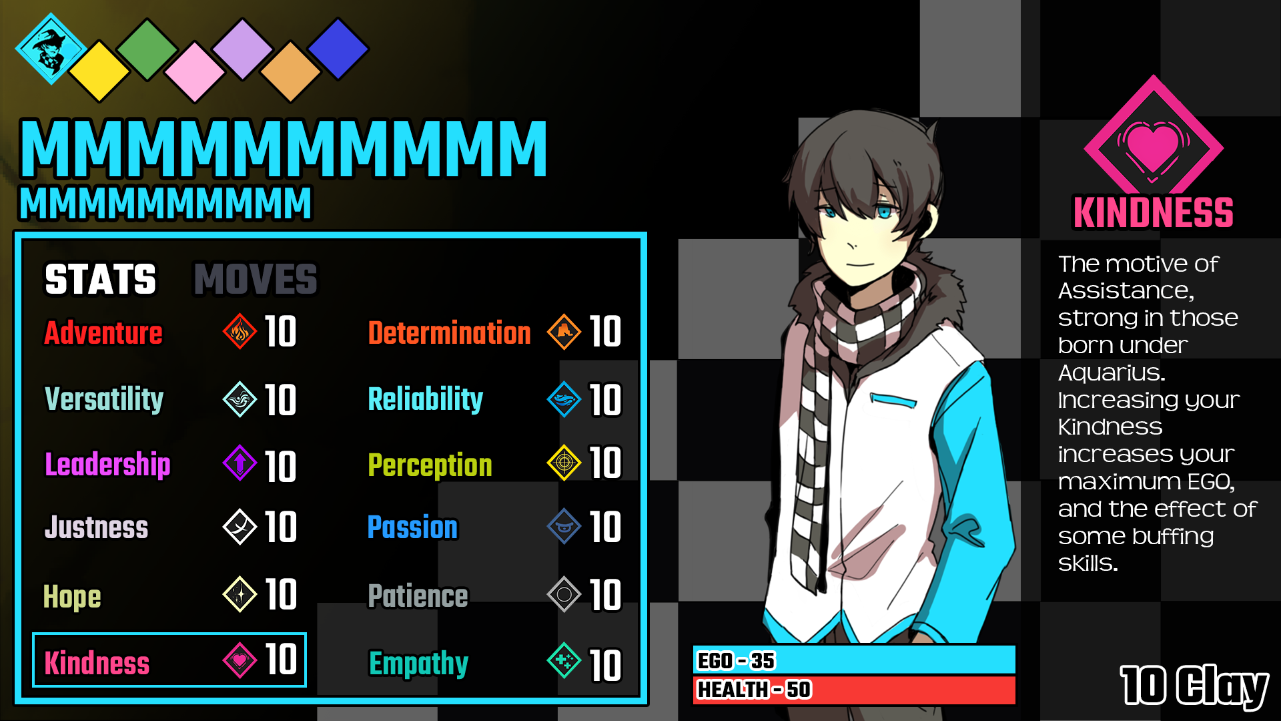1281x721 pixels.
Task: Select the Determination stat
Action: point(450,333)
